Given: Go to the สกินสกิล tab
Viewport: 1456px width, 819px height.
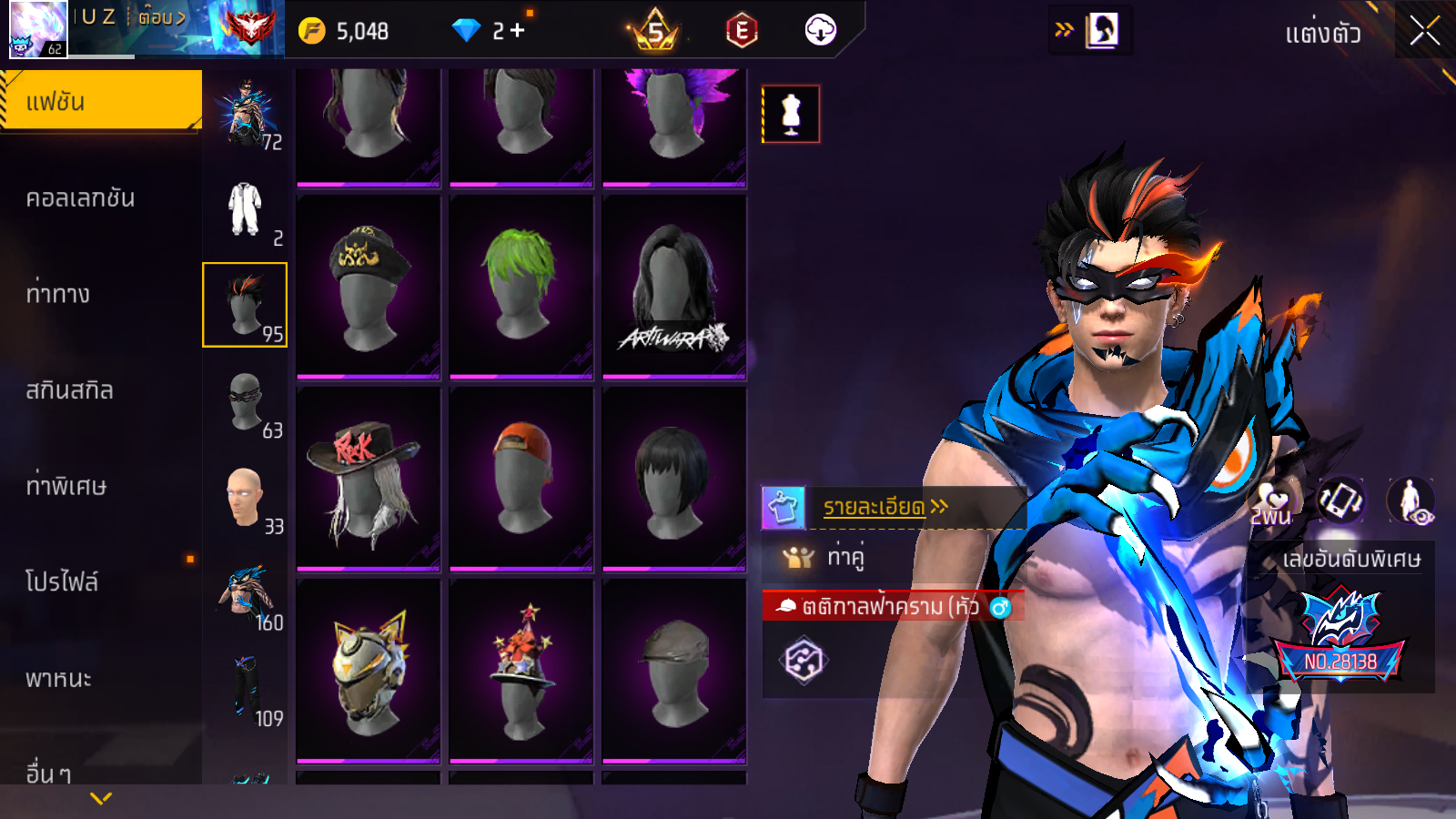Looking at the screenshot, I should pyautogui.click(x=70, y=390).
